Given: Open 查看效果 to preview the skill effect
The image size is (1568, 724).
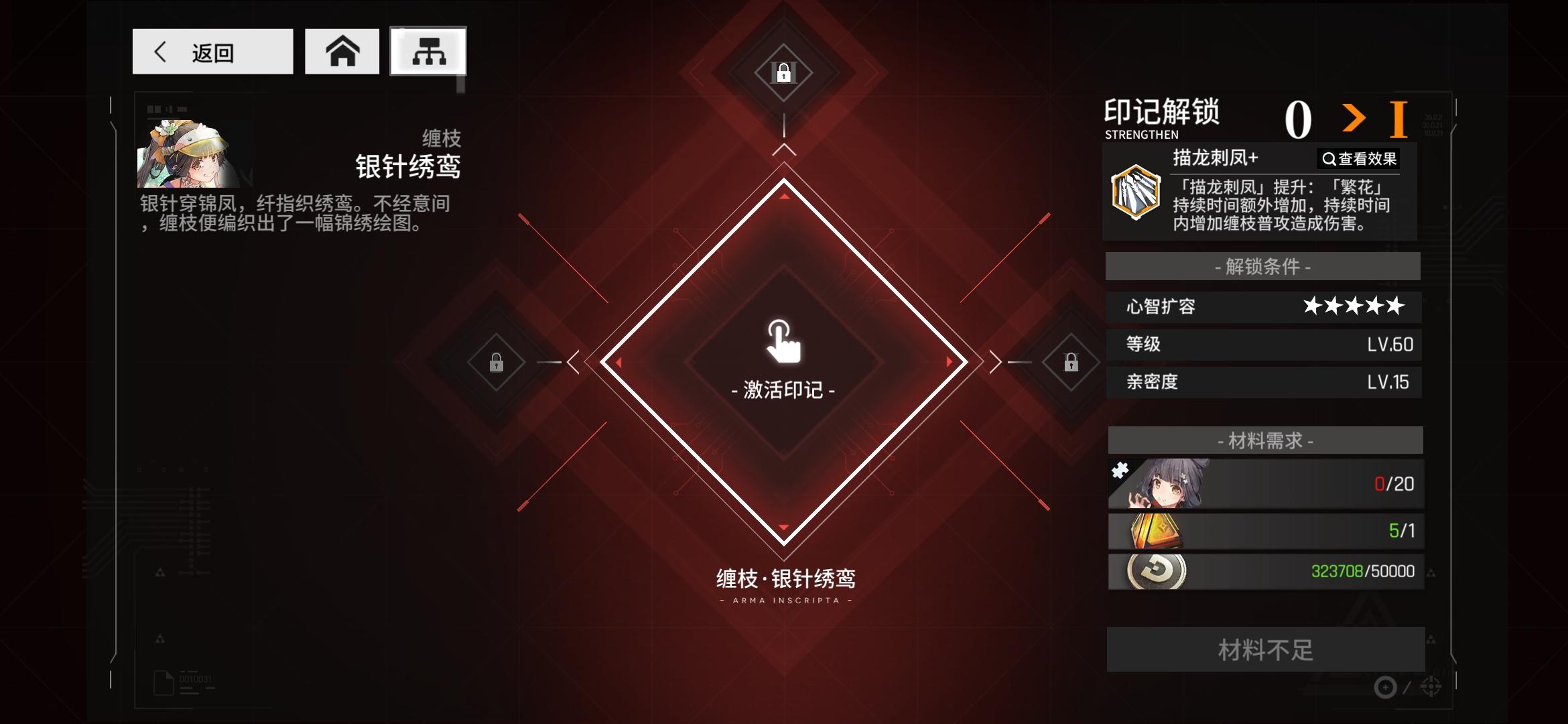Looking at the screenshot, I should tap(1358, 158).
